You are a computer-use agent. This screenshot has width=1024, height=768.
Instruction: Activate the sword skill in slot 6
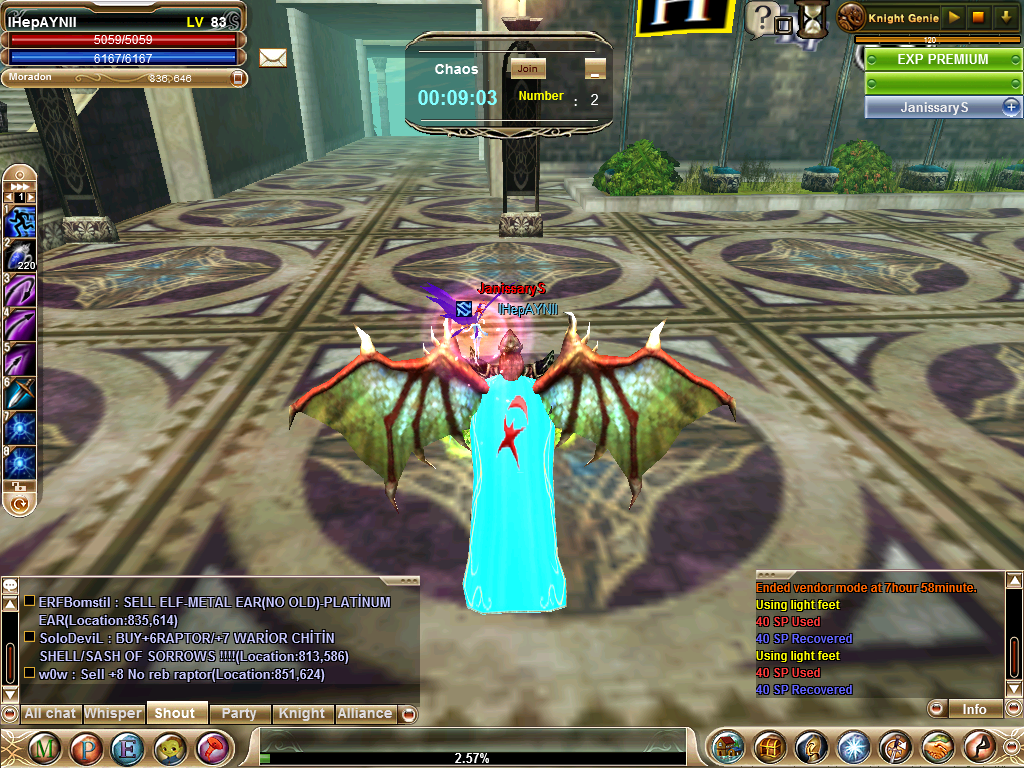coord(20,391)
